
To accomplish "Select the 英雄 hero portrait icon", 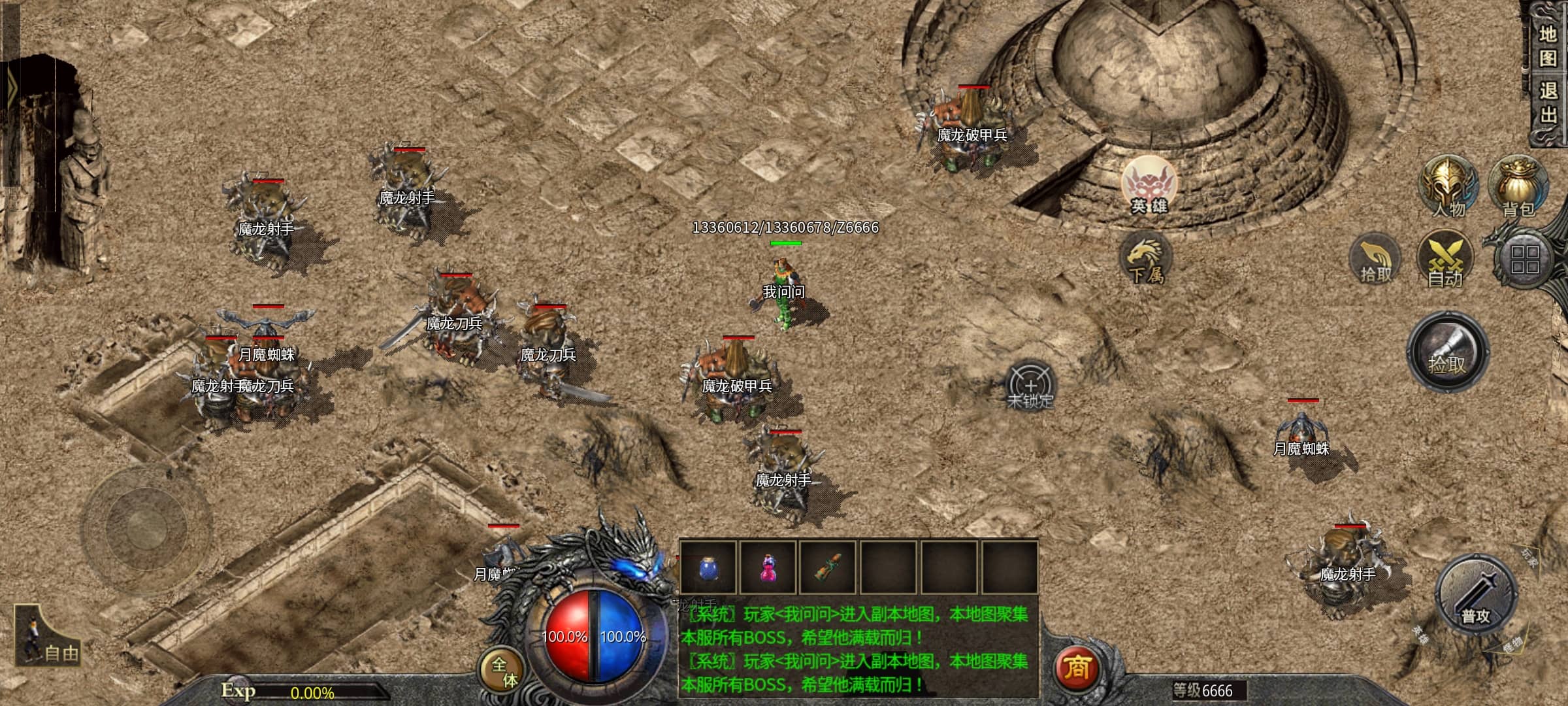I will pyautogui.click(x=1149, y=186).
